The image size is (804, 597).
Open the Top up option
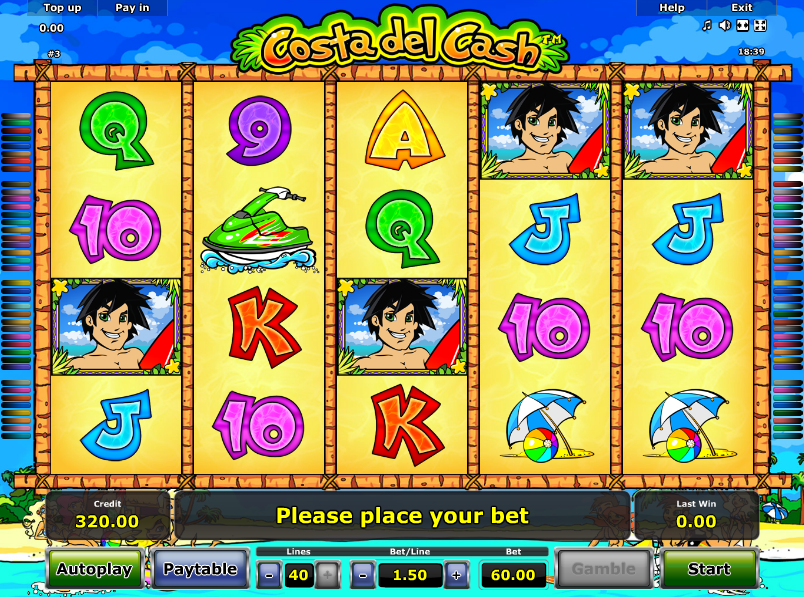(x=62, y=7)
